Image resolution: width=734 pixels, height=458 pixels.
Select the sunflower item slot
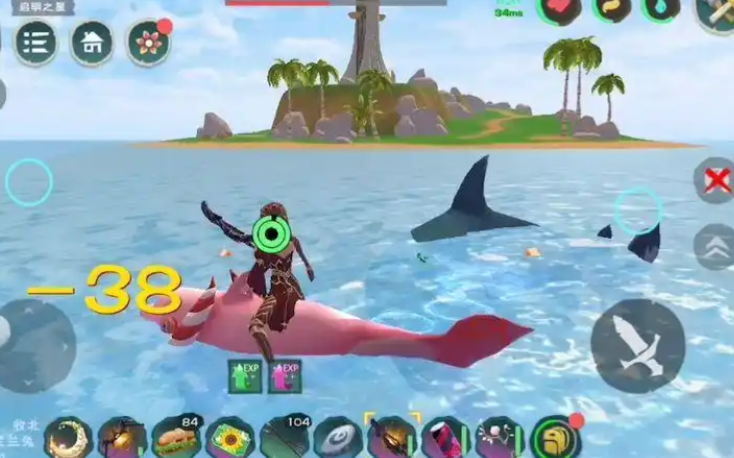[230, 438]
